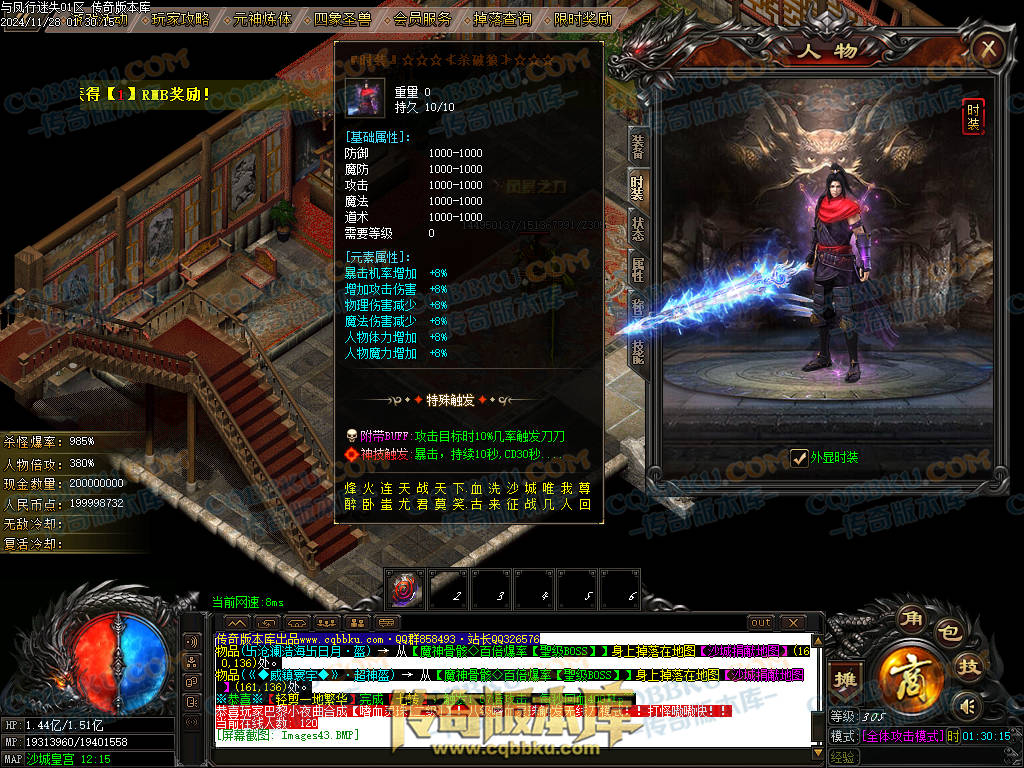Click the red 时装 fashion slot button

pos(972,116)
